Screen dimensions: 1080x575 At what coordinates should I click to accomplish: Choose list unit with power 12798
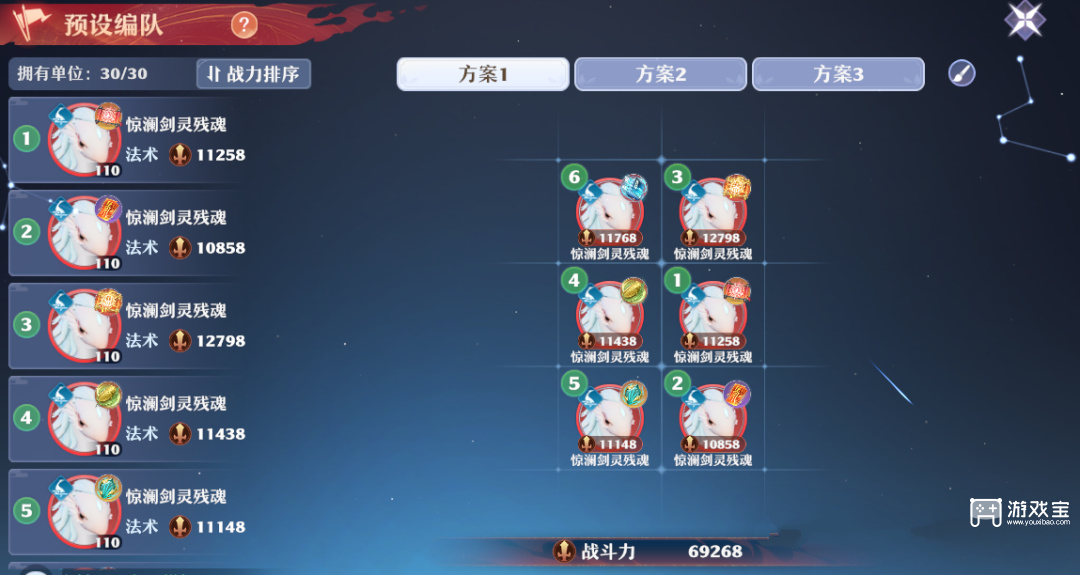point(125,325)
